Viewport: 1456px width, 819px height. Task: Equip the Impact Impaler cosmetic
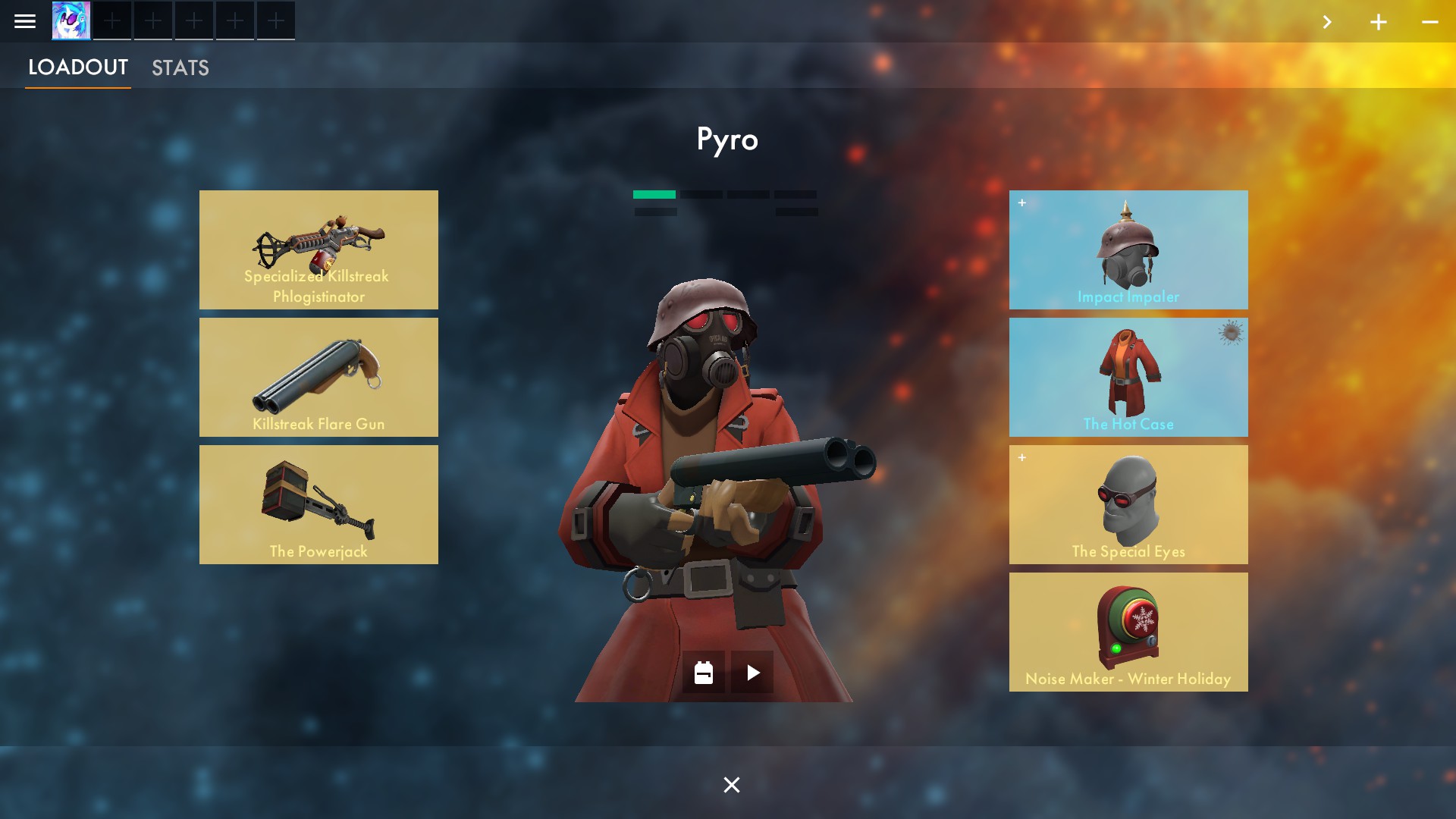[1128, 249]
